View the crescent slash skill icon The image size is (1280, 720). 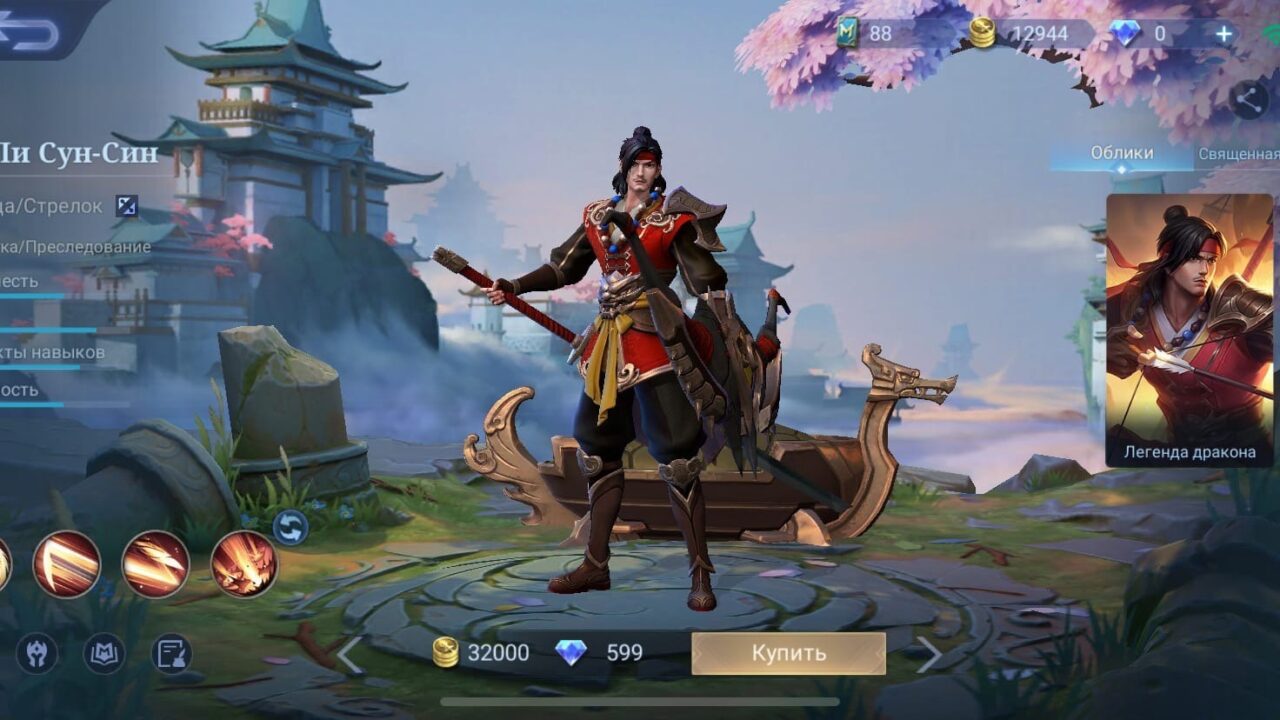(66, 564)
